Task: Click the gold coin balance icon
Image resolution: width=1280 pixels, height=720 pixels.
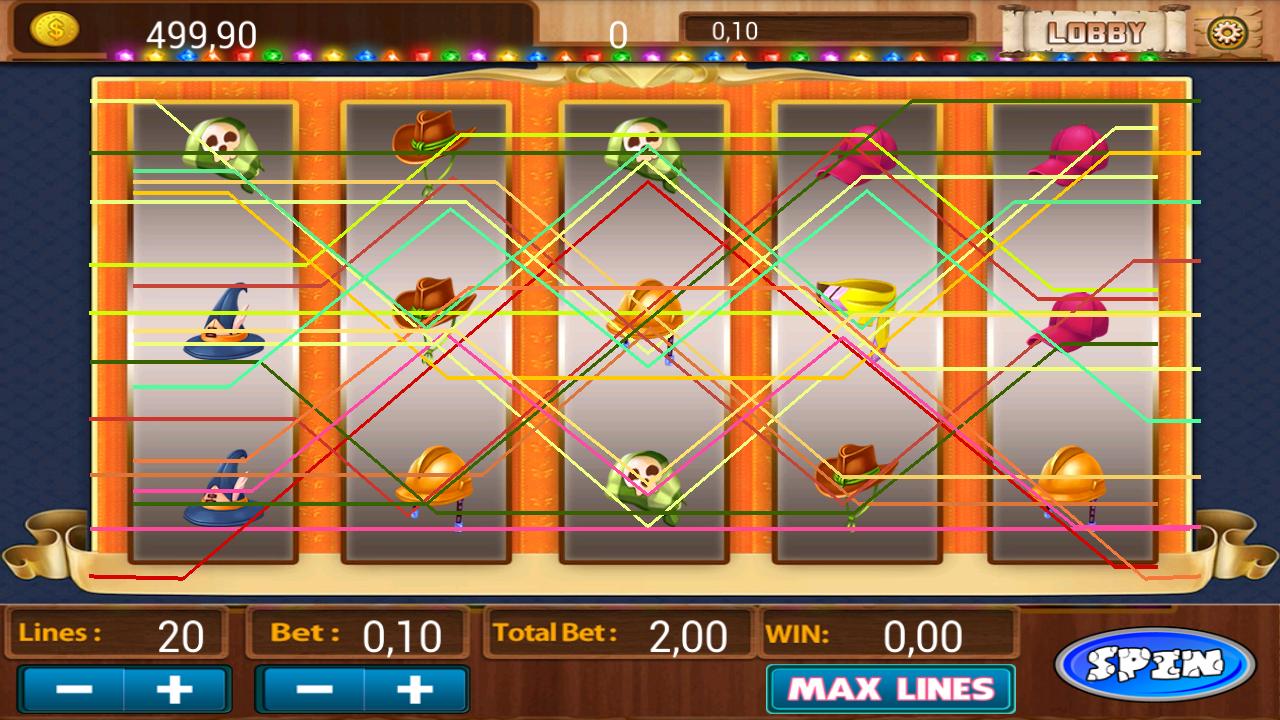Action: click(x=55, y=26)
